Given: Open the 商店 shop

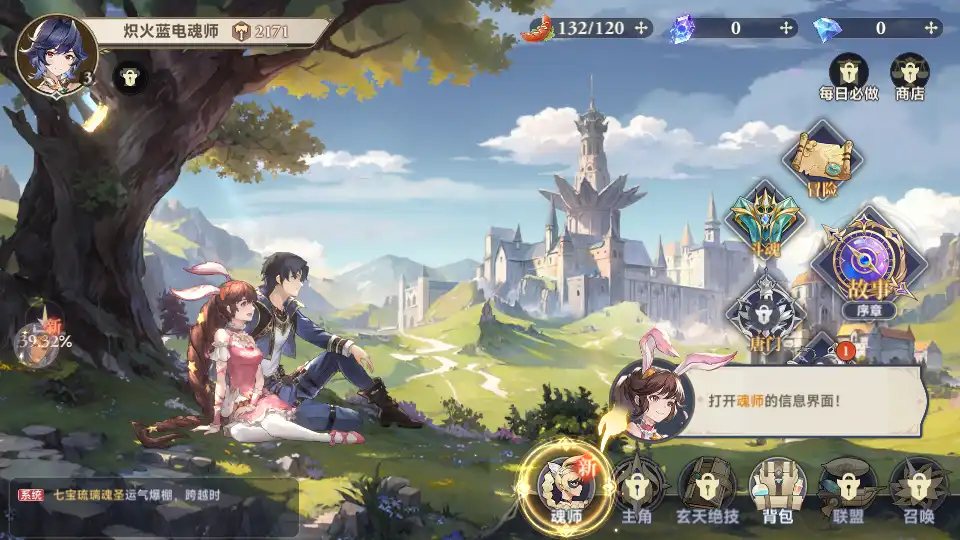Looking at the screenshot, I should coord(910,75).
